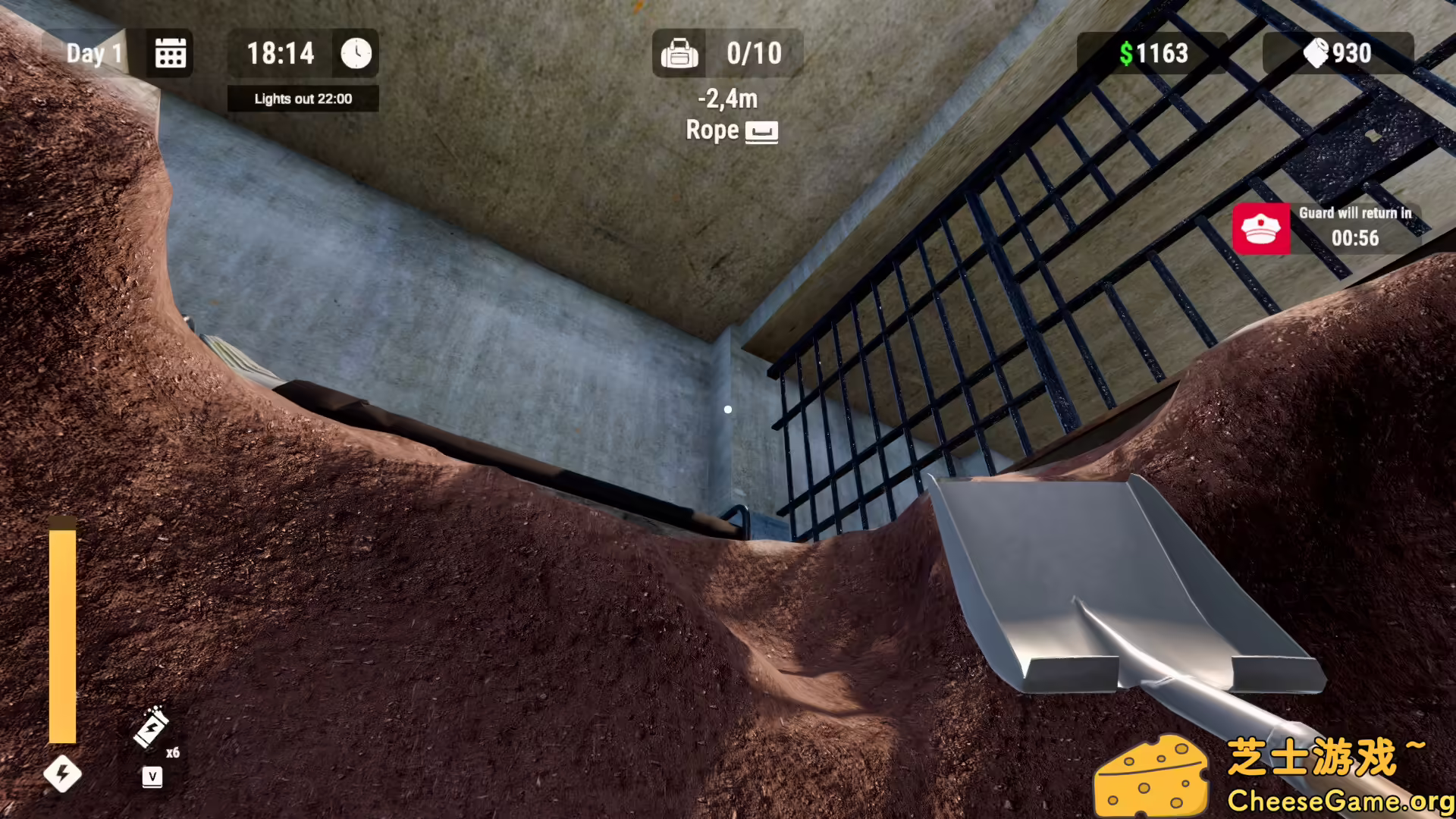Toggle the Lights out 22:00 indicator
Viewport: 1456px width, 819px height.
point(303,99)
